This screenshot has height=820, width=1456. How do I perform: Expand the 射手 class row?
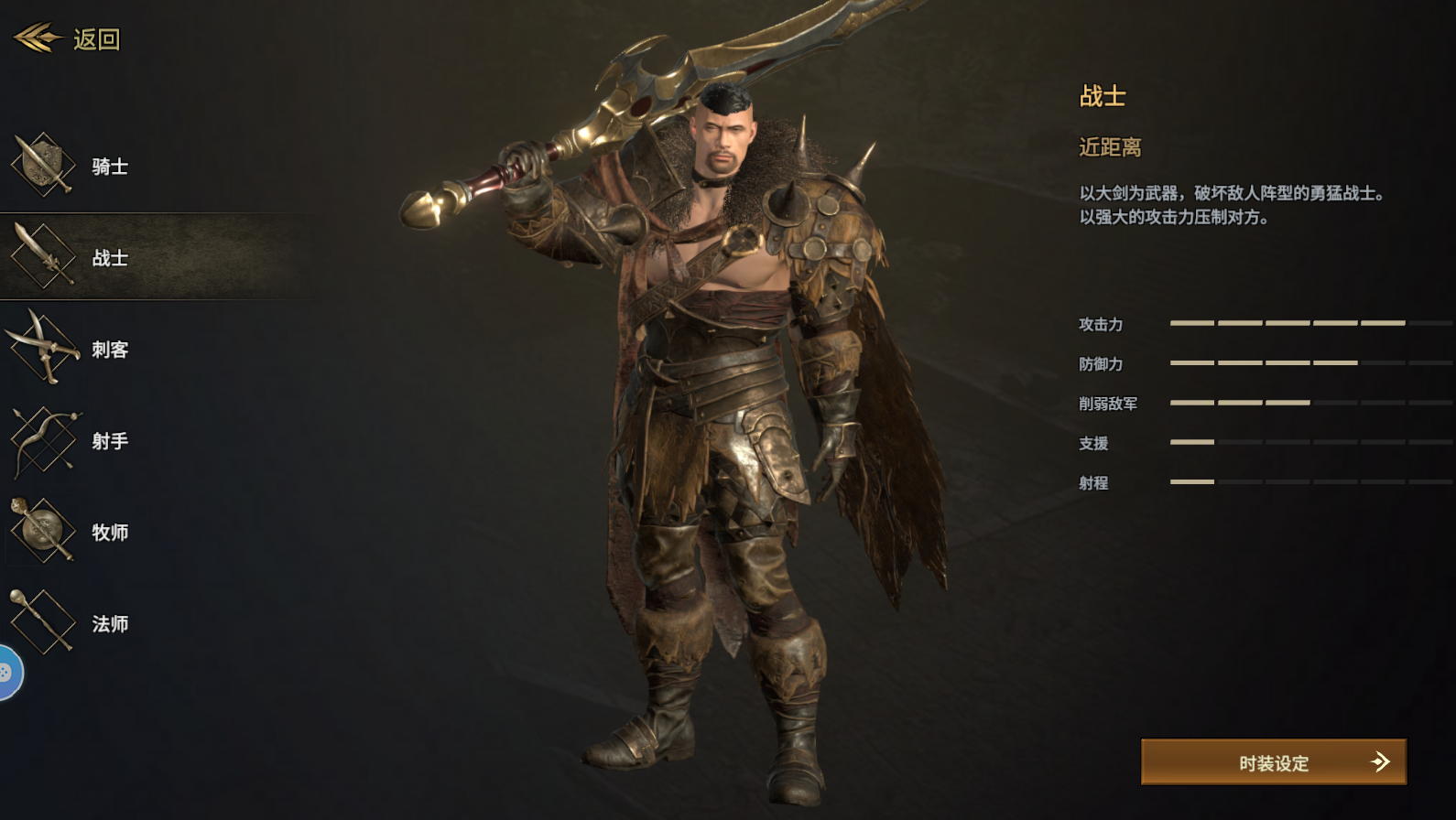coord(111,442)
